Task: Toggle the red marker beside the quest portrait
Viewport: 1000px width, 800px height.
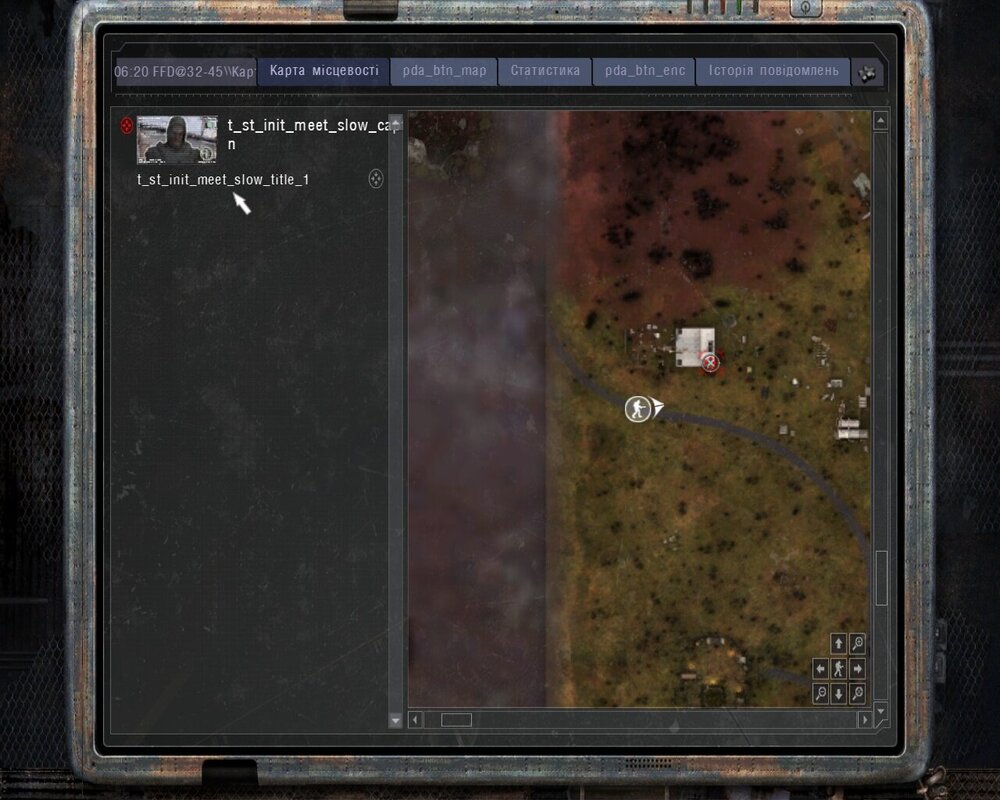Action: [126, 126]
